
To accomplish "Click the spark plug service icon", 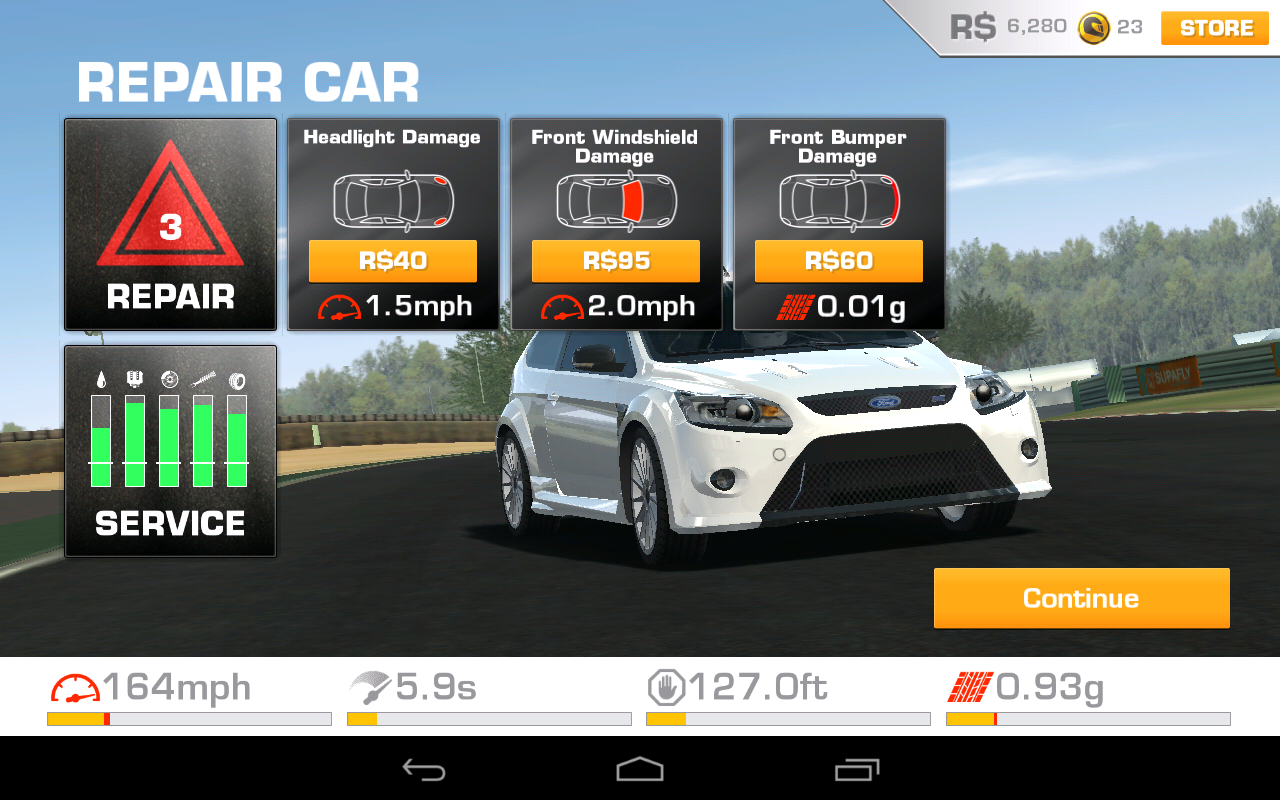I will (x=133, y=379).
